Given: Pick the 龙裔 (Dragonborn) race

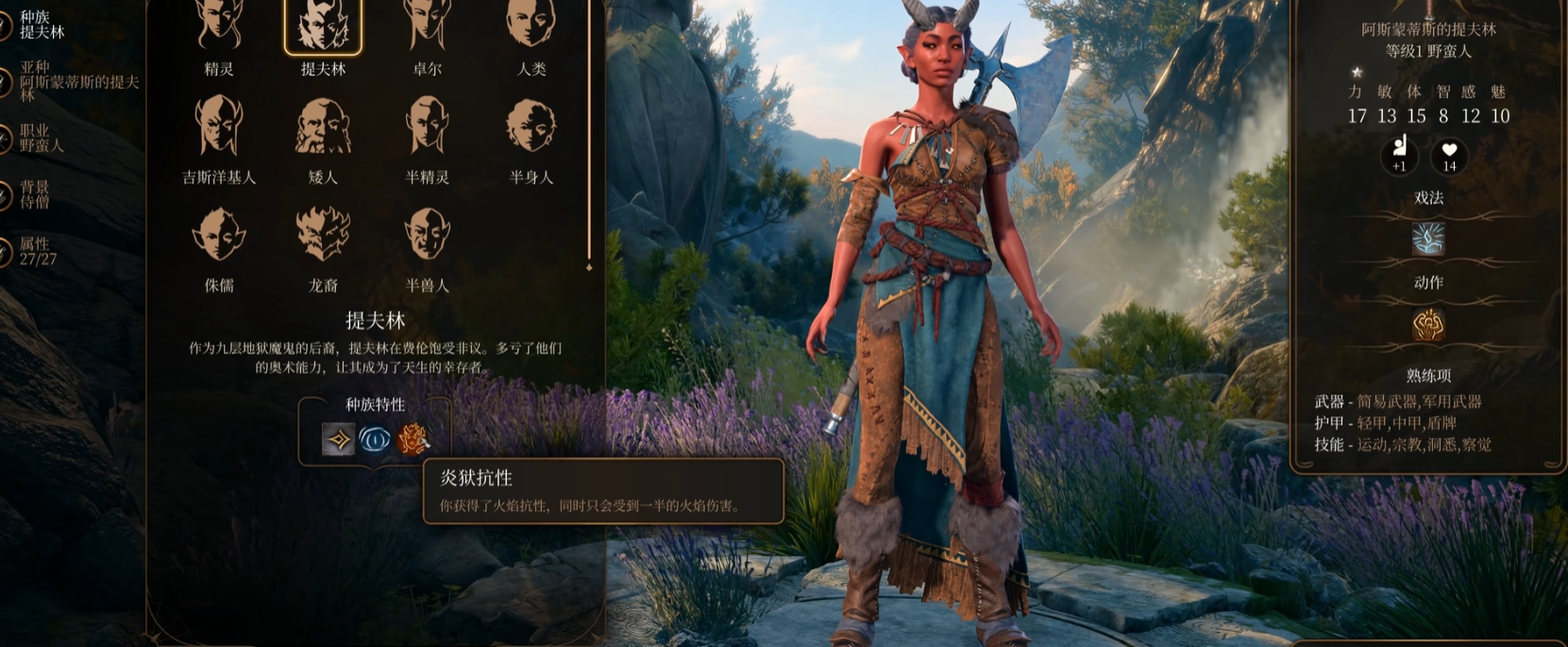Looking at the screenshot, I should pos(323,234).
